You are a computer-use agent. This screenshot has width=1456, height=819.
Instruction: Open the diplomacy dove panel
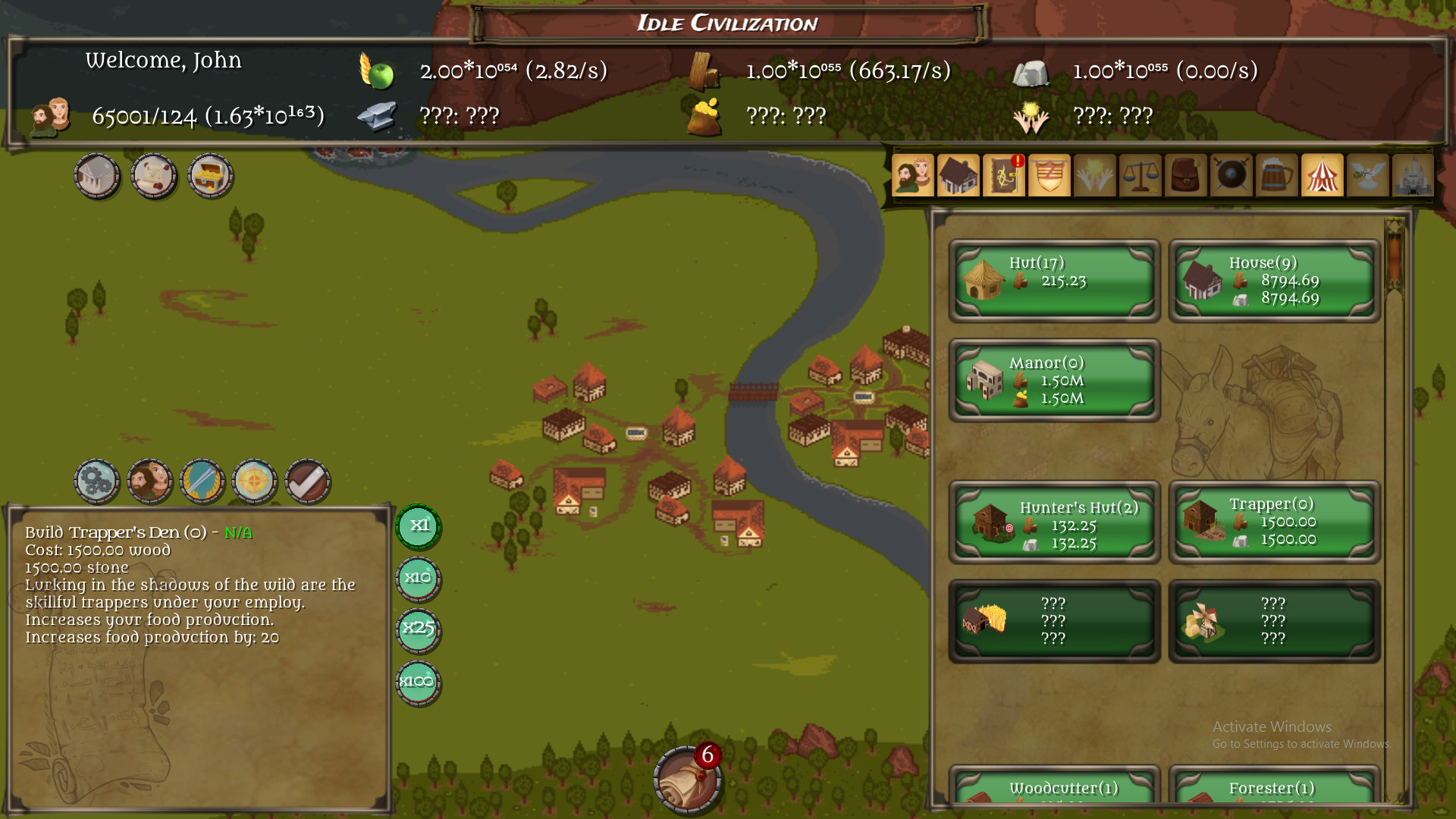click(1368, 175)
